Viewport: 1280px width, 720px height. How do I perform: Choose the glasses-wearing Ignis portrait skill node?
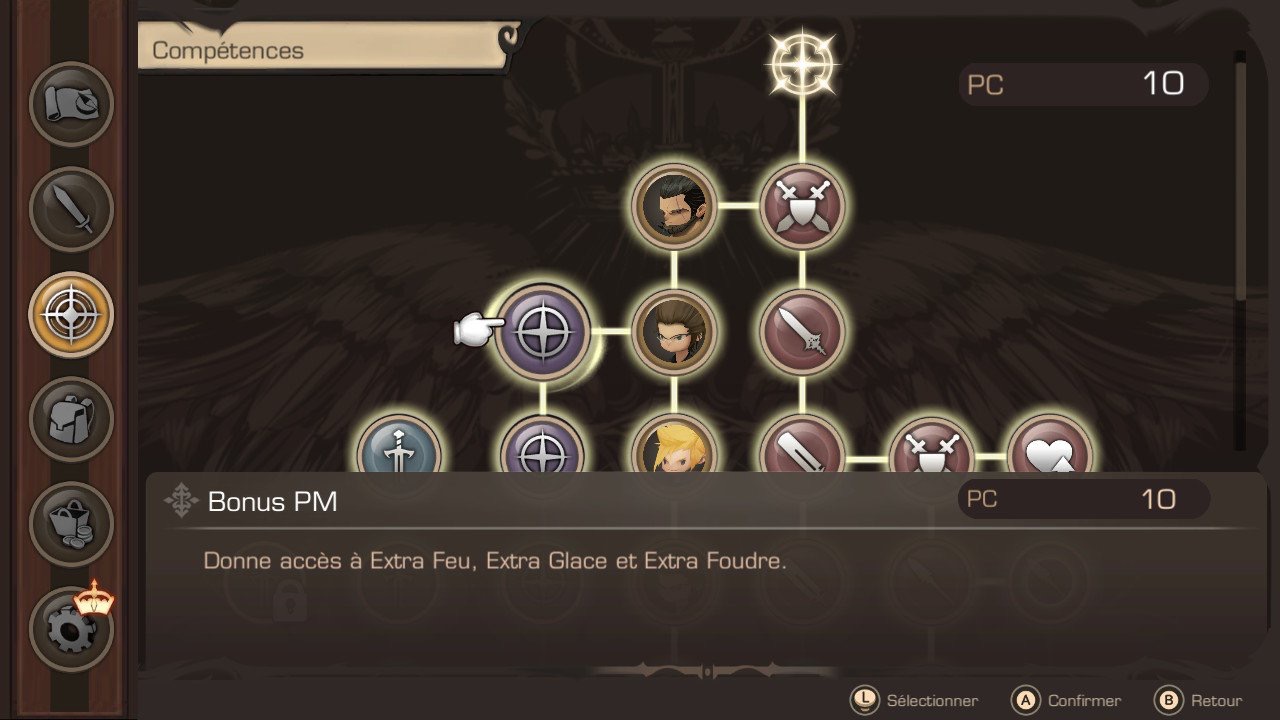674,332
